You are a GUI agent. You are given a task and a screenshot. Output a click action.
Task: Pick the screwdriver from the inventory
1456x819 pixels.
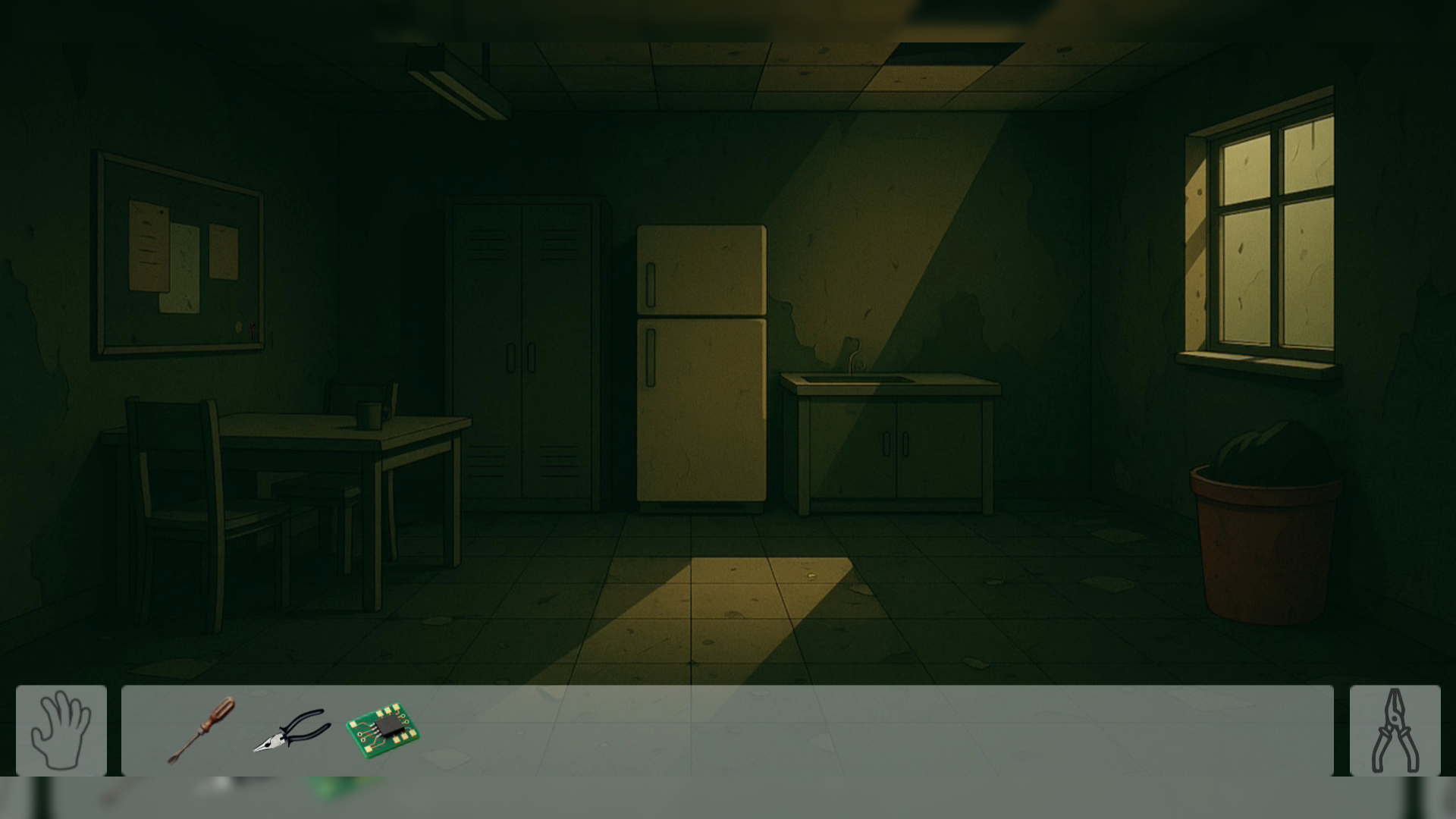click(202, 730)
